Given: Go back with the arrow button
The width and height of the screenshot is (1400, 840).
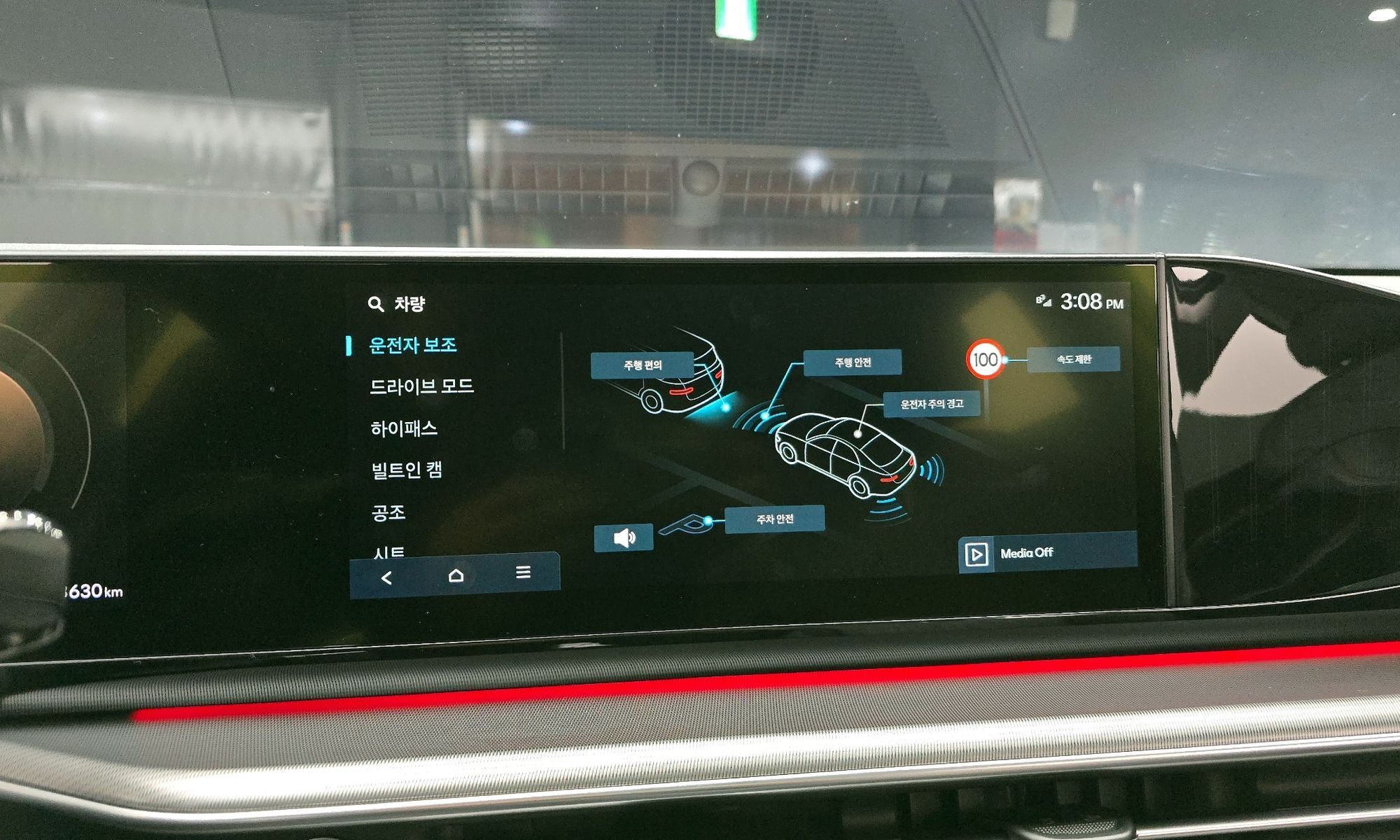Looking at the screenshot, I should 386,577.
